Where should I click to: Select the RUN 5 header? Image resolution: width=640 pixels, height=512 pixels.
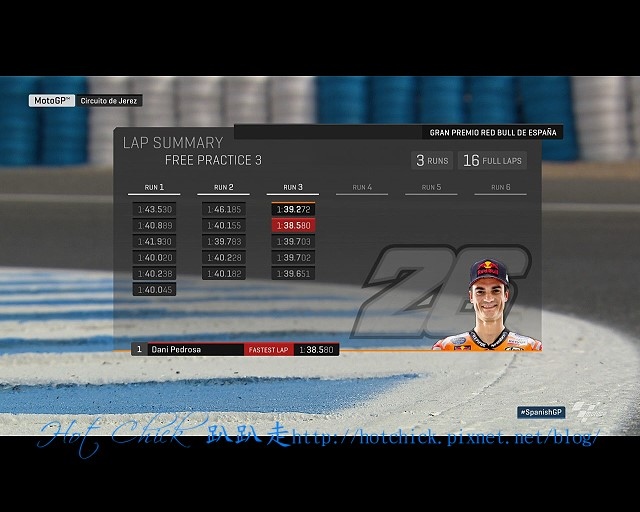431,187
